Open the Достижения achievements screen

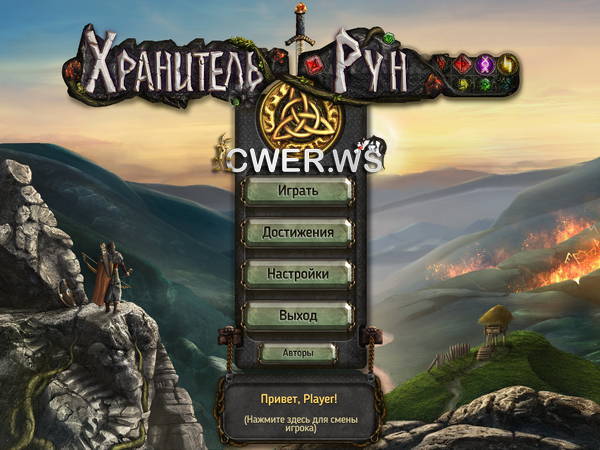(298, 232)
